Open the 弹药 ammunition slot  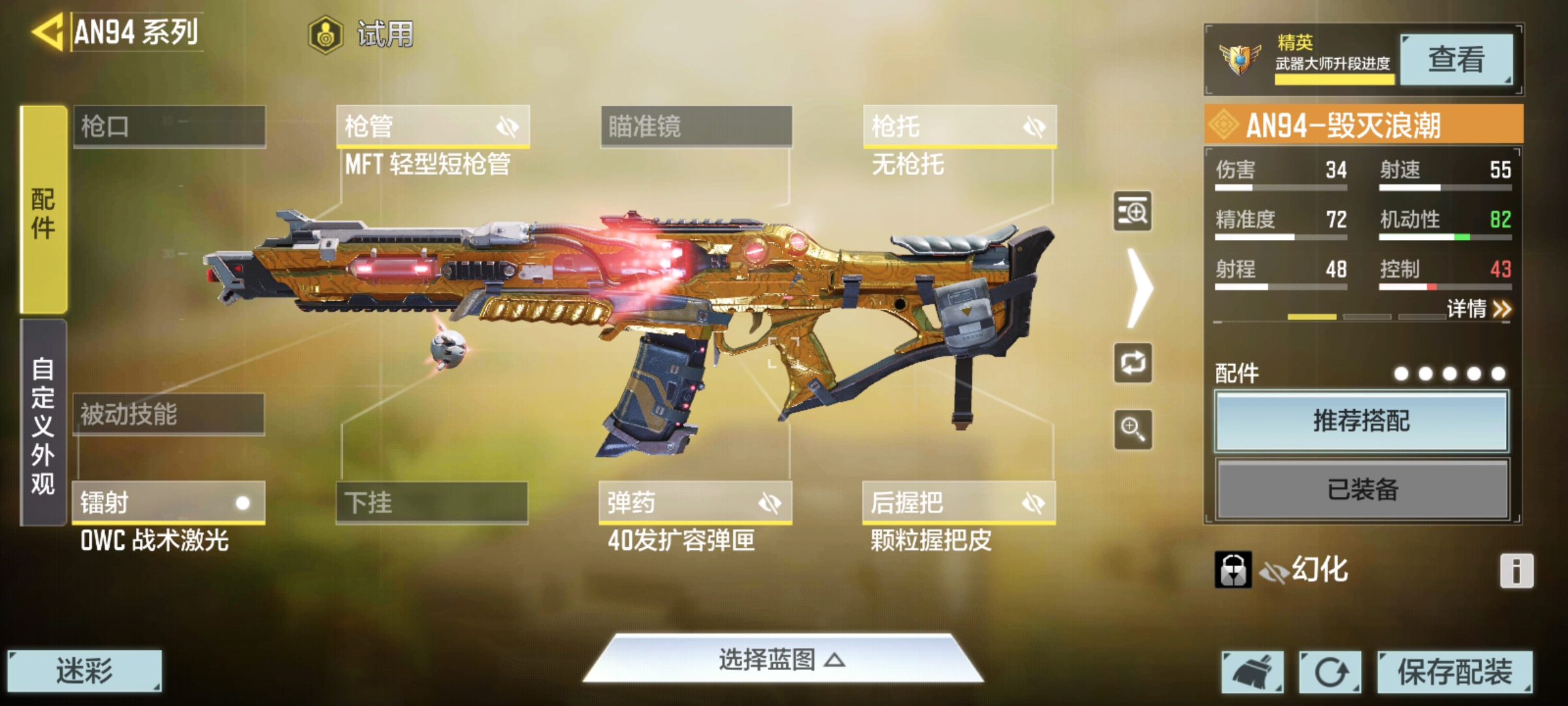click(695, 503)
